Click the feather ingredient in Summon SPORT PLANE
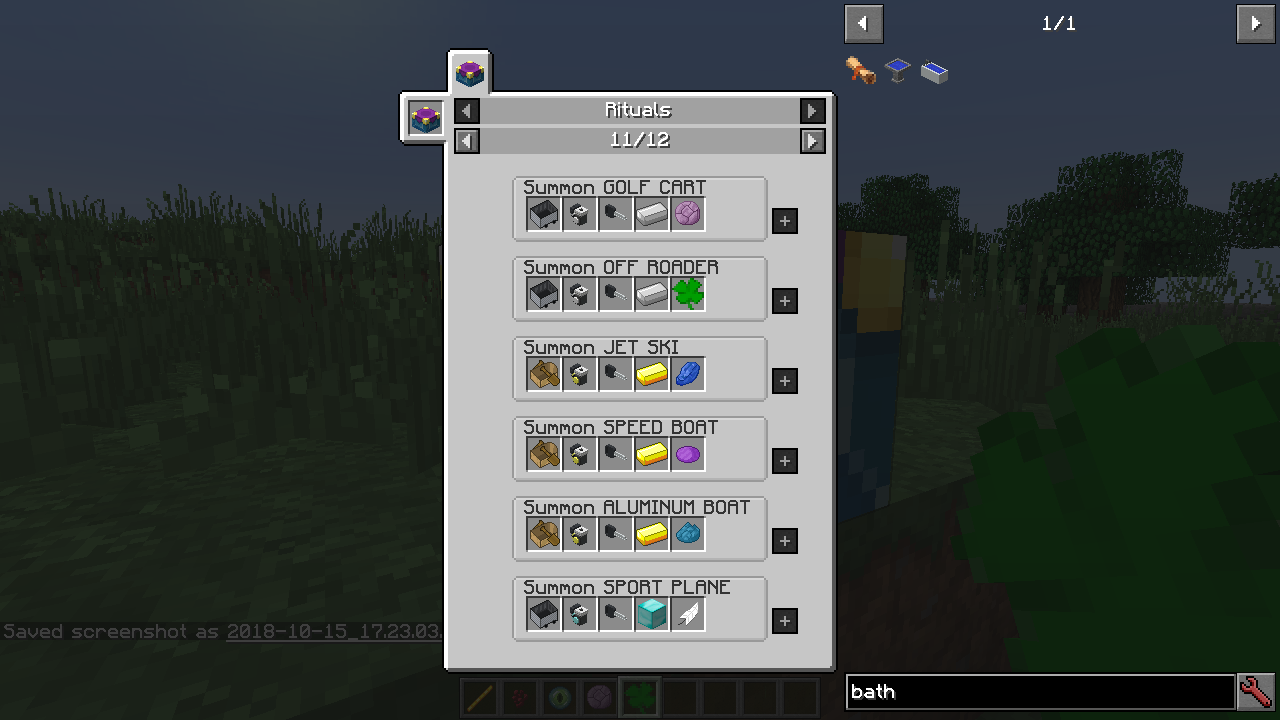The image size is (1280, 720). [x=687, y=613]
